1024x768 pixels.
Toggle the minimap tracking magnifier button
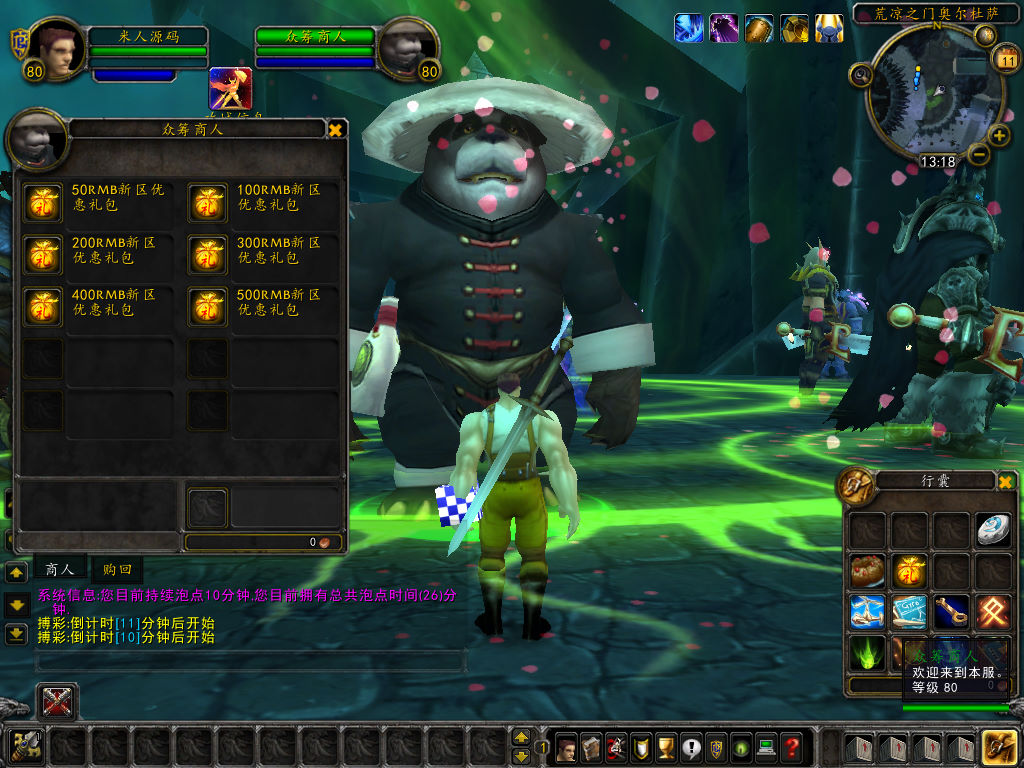click(861, 74)
